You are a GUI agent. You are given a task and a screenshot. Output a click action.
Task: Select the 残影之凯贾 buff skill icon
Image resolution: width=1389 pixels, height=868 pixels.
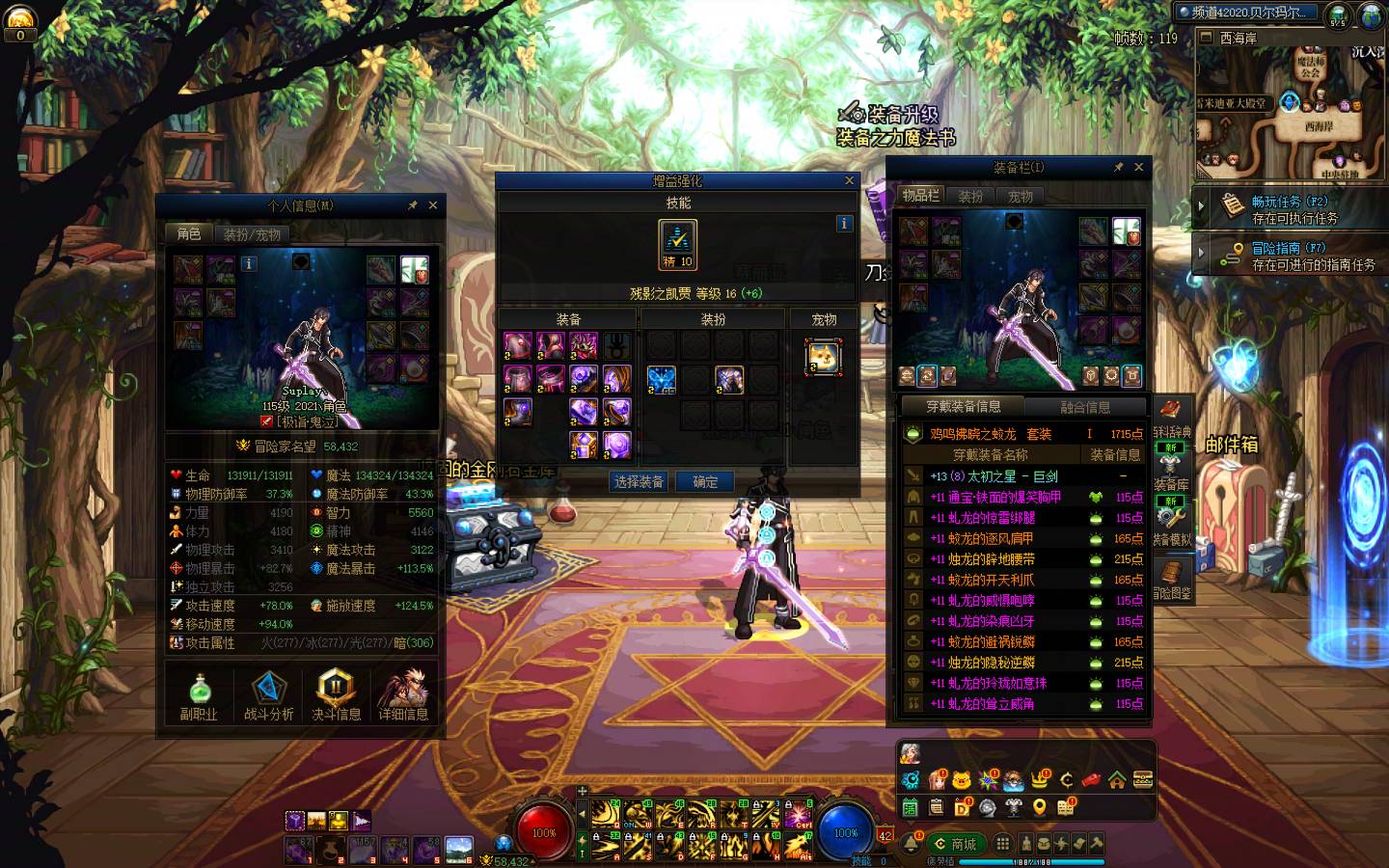tap(677, 245)
